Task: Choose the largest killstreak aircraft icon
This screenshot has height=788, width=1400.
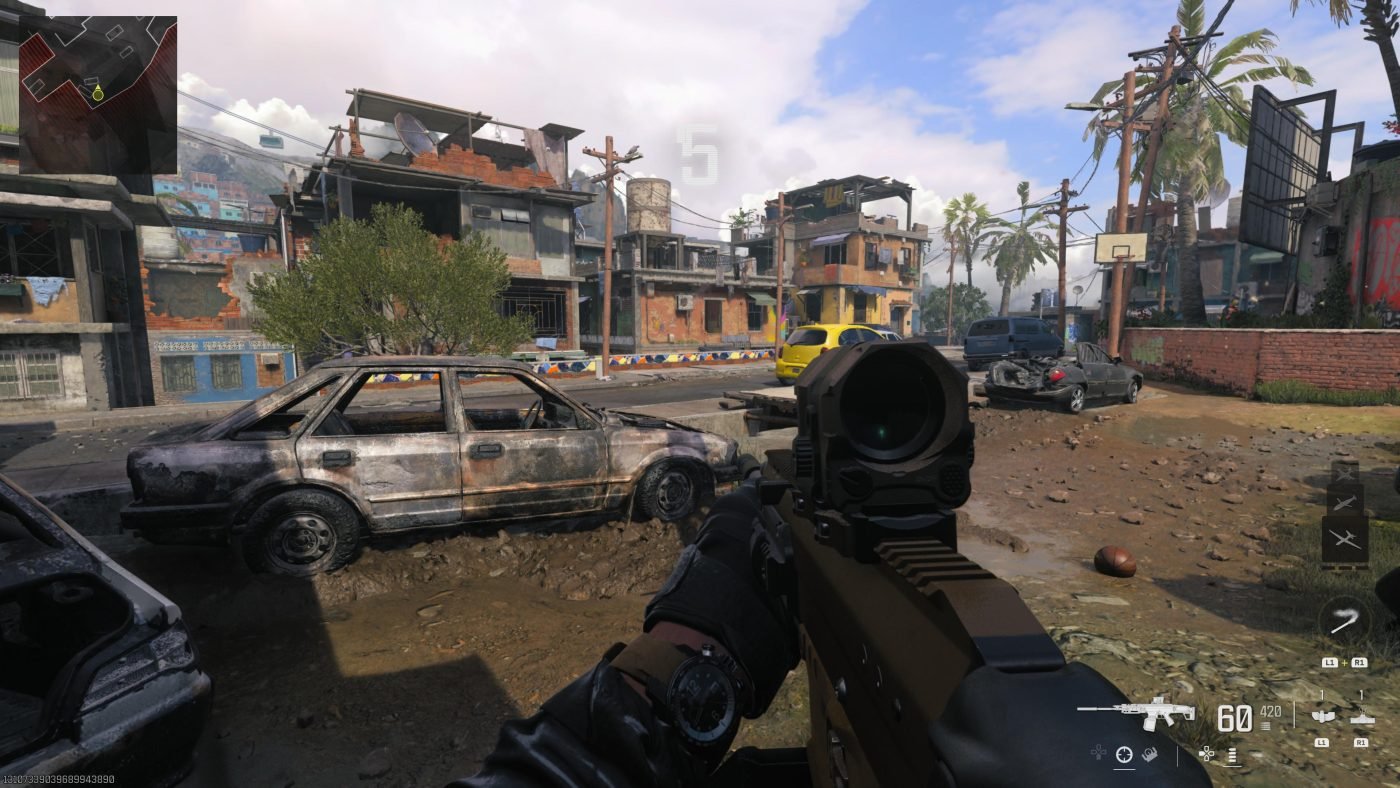Action: click(x=1345, y=541)
